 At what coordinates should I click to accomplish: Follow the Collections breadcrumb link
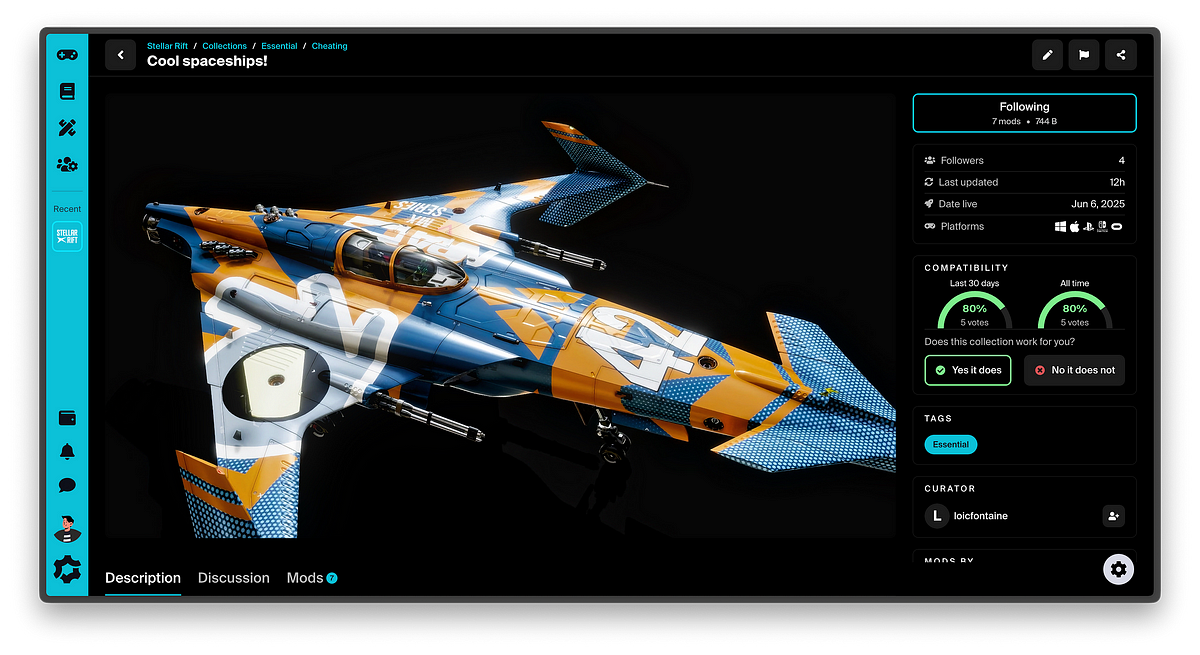coord(224,46)
